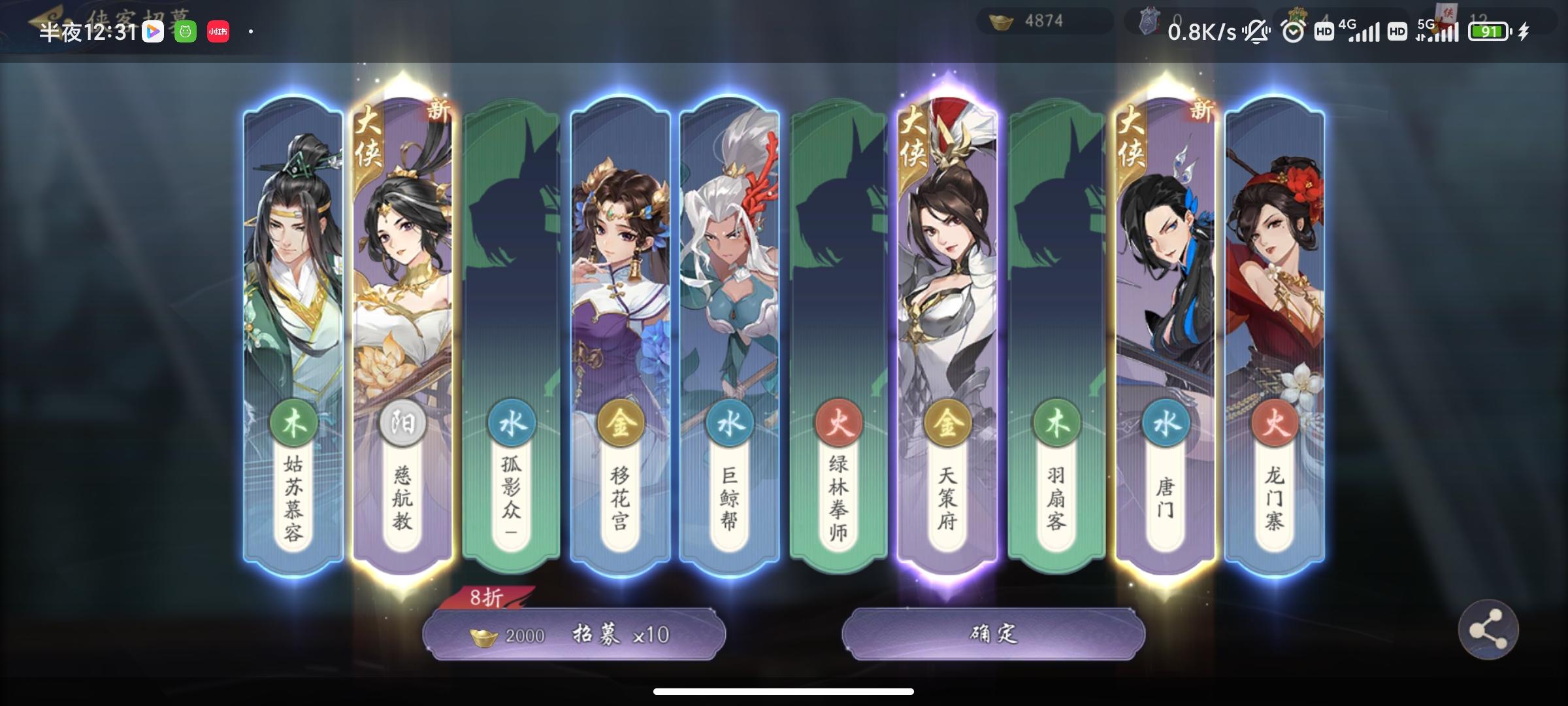Toggle the 新 badge on the 慈航教 card

(438, 111)
